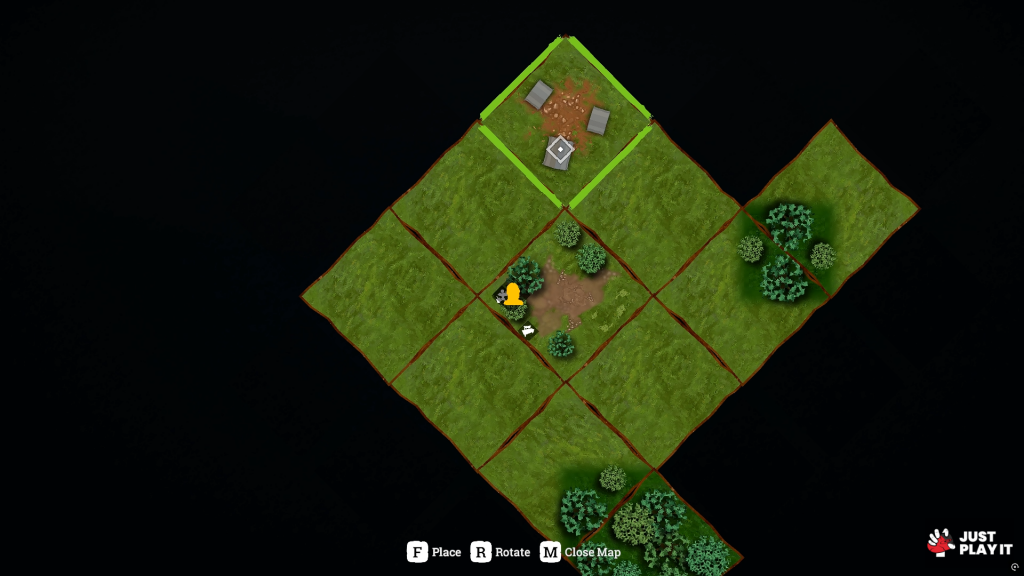The height and width of the screenshot is (576, 1024).
Task: Click the orange player marker on the map
Action: 513,294
